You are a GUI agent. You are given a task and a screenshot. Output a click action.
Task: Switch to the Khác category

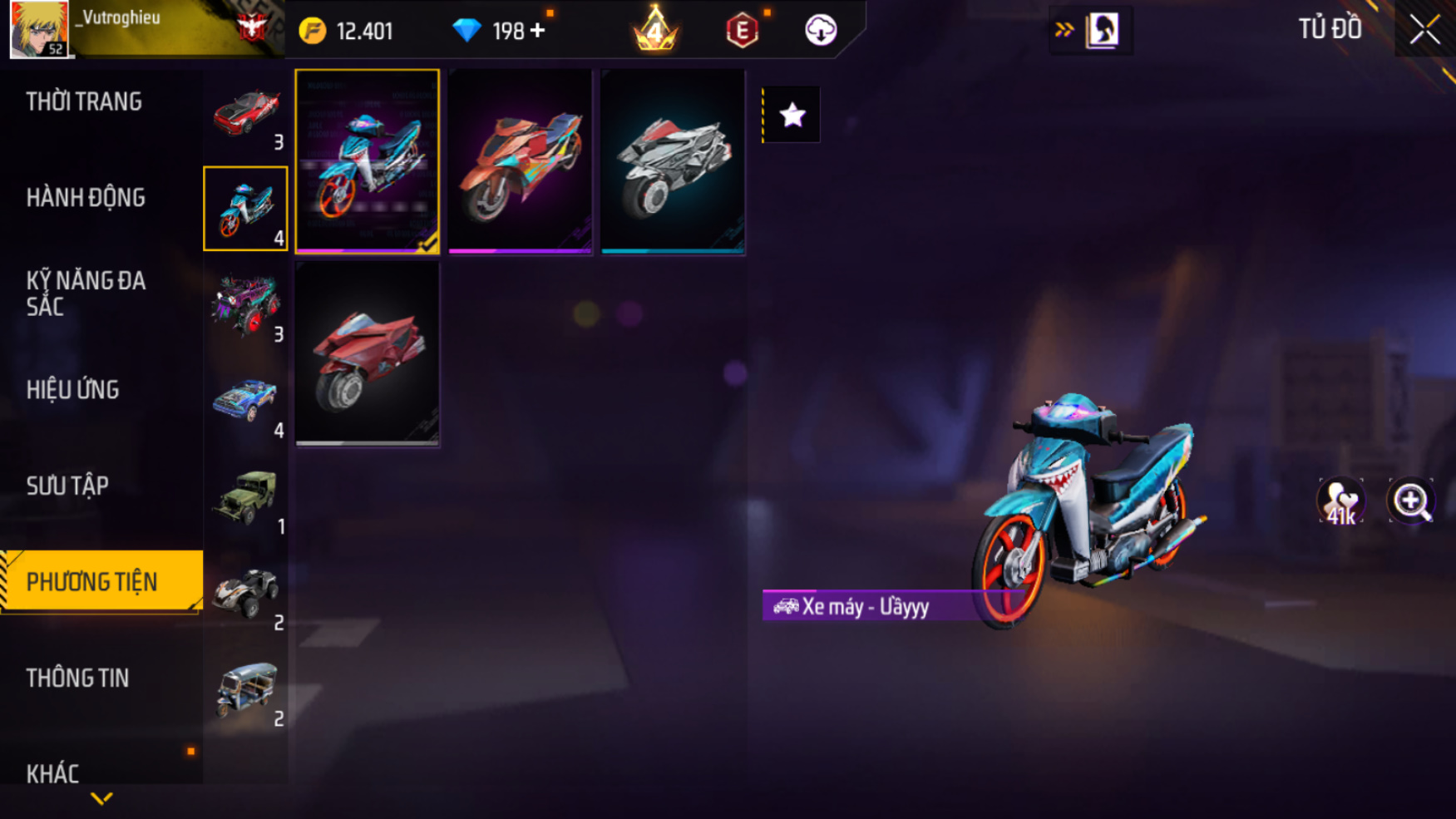click(53, 773)
